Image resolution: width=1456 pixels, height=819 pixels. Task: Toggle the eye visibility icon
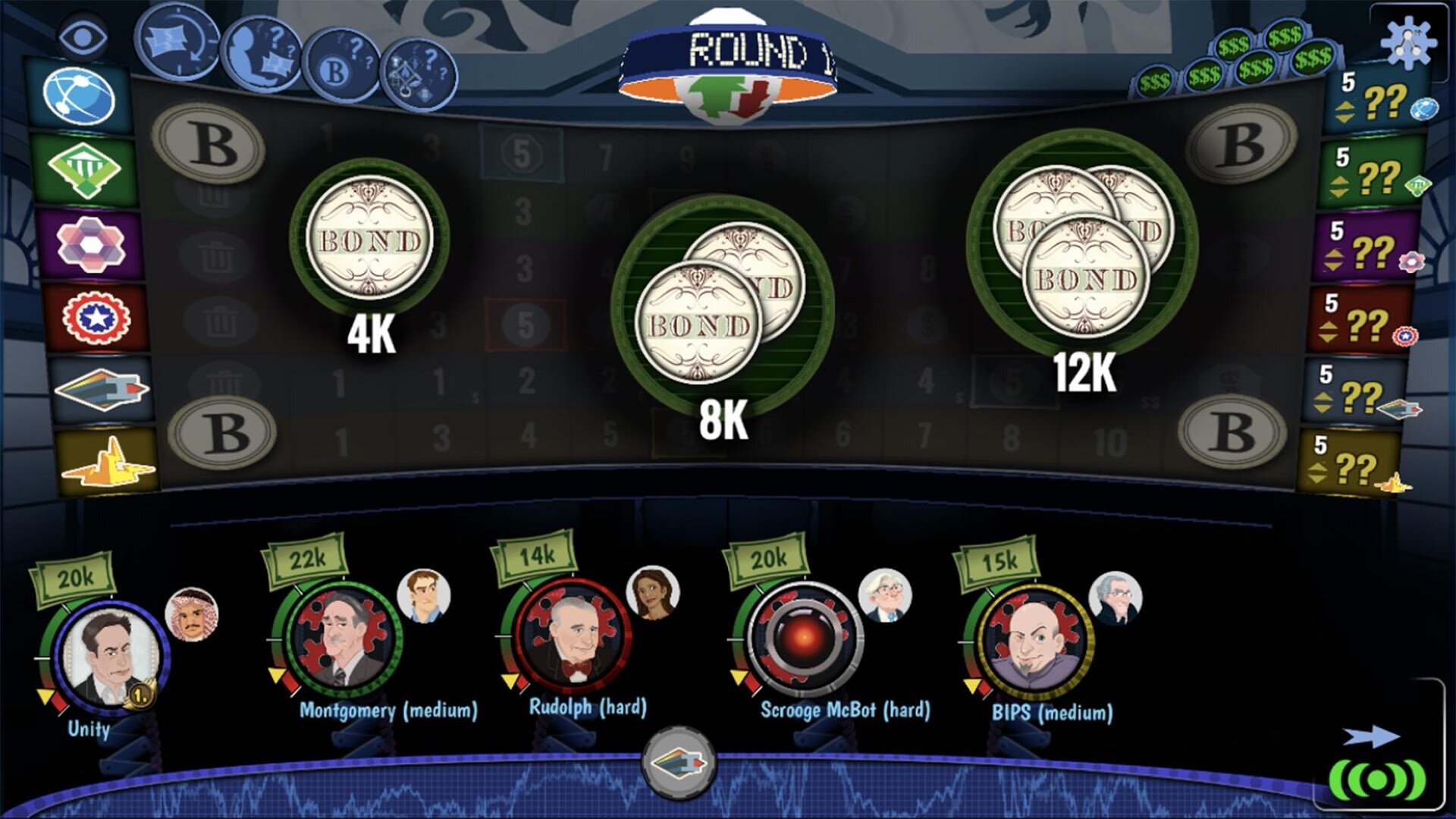[82, 36]
